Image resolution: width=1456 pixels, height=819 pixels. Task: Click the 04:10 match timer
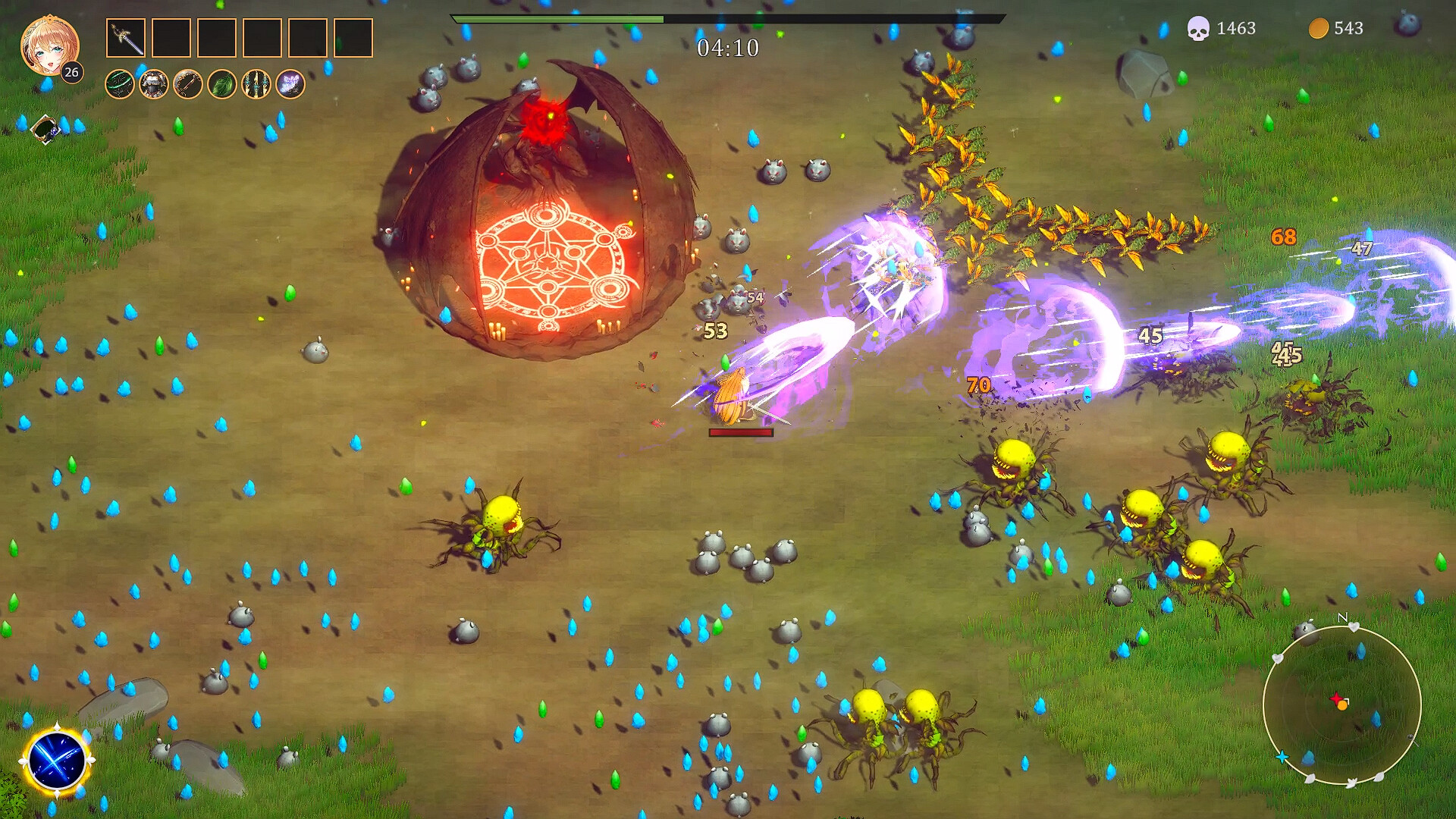[728, 47]
